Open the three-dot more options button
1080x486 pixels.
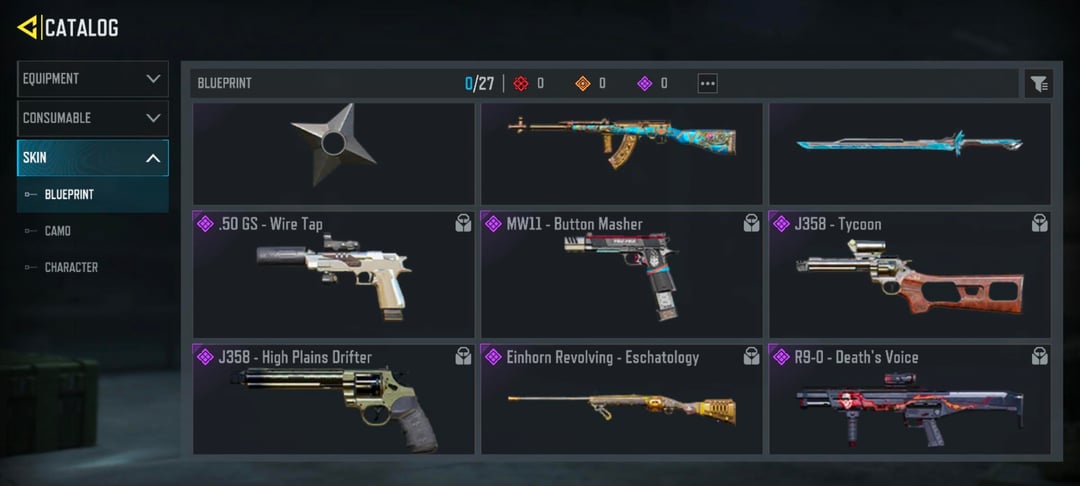click(707, 84)
